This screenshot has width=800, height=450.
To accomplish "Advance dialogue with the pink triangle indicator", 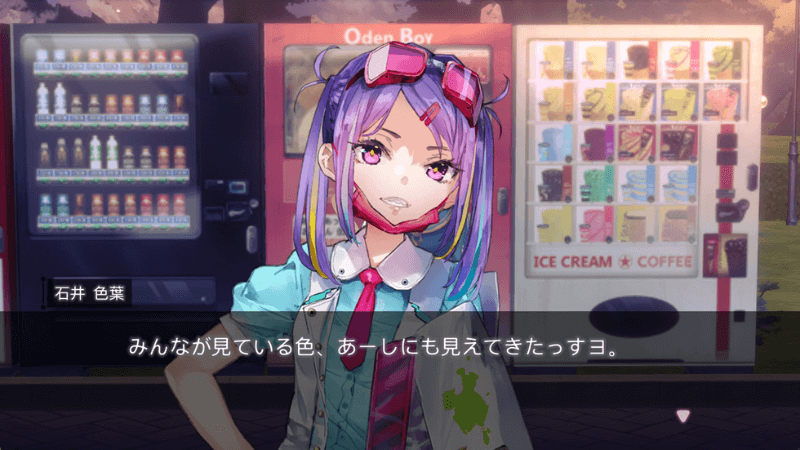I will [683, 415].
